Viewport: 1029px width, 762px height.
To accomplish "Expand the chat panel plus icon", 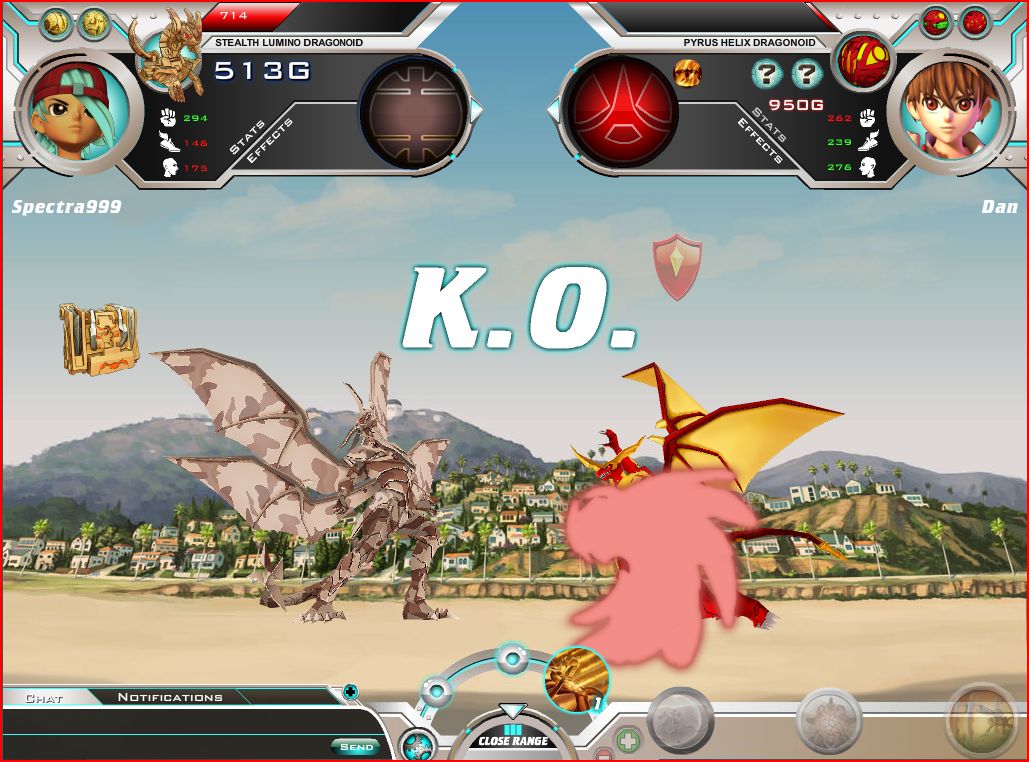I will (350, 690).
